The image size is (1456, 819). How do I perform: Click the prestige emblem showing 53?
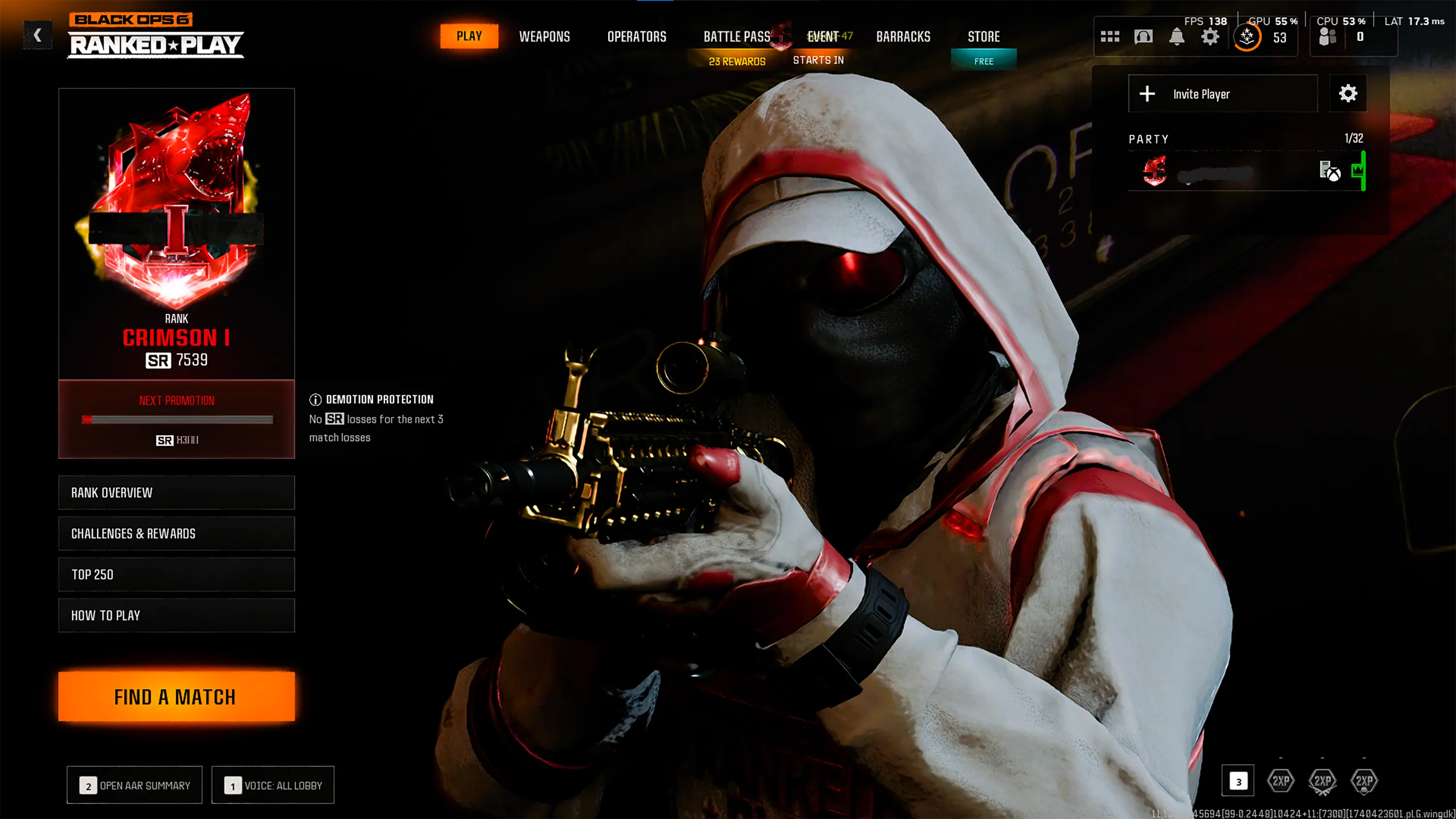(1248, 37)
